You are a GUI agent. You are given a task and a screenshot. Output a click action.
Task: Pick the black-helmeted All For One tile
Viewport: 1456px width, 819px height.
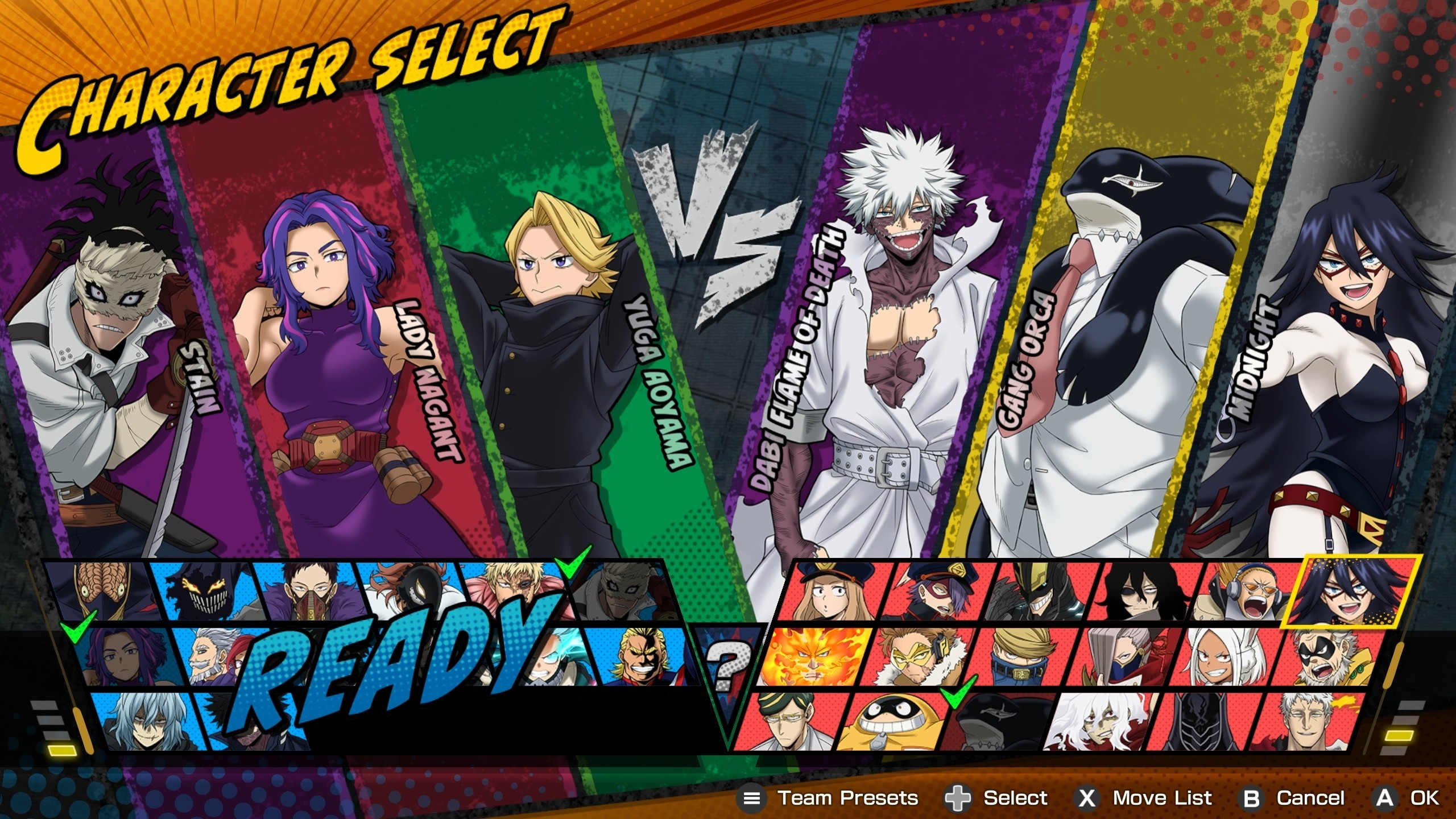[1200, 721]
